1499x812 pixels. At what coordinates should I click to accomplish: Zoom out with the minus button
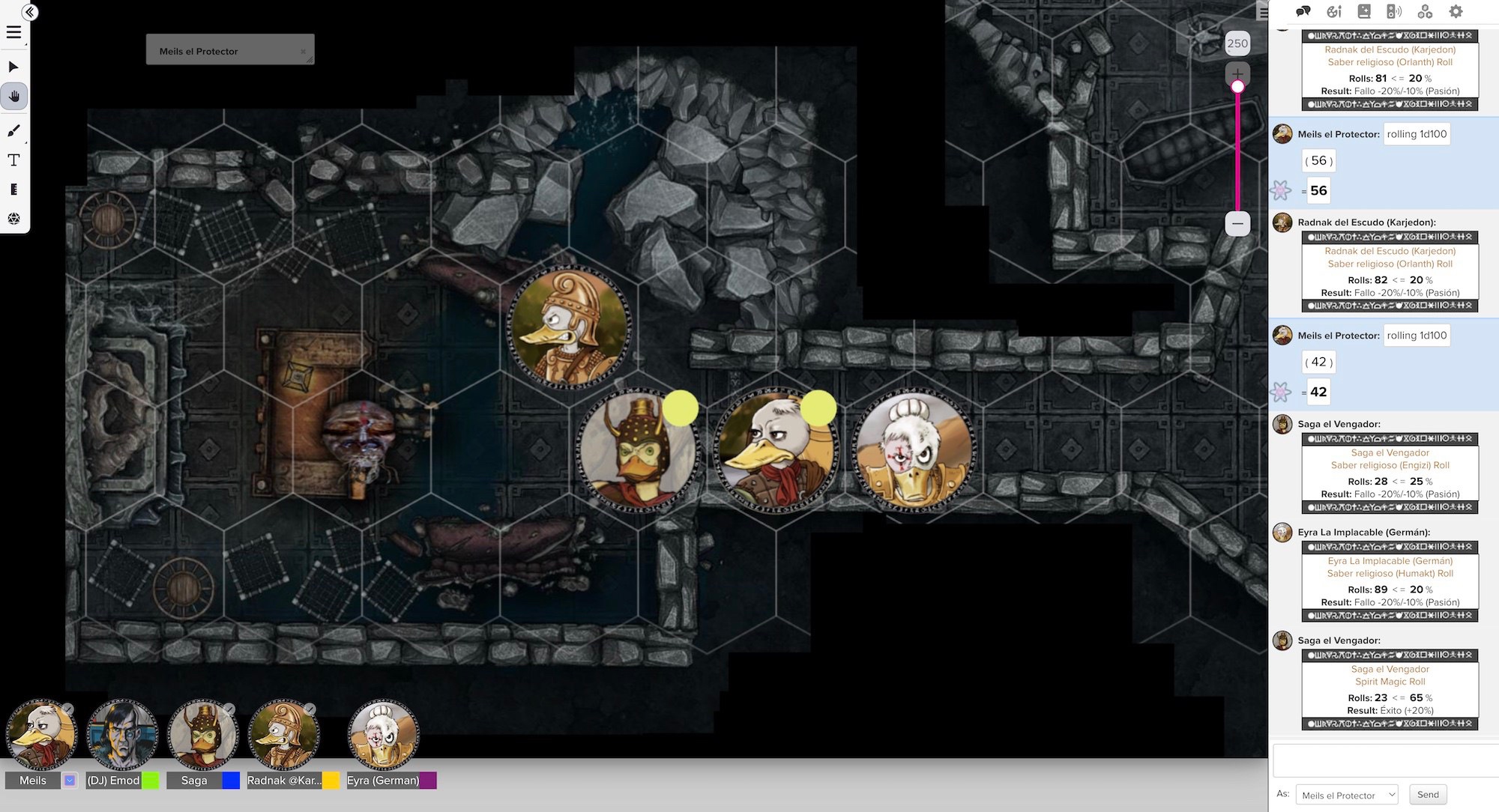(1237, 223)
